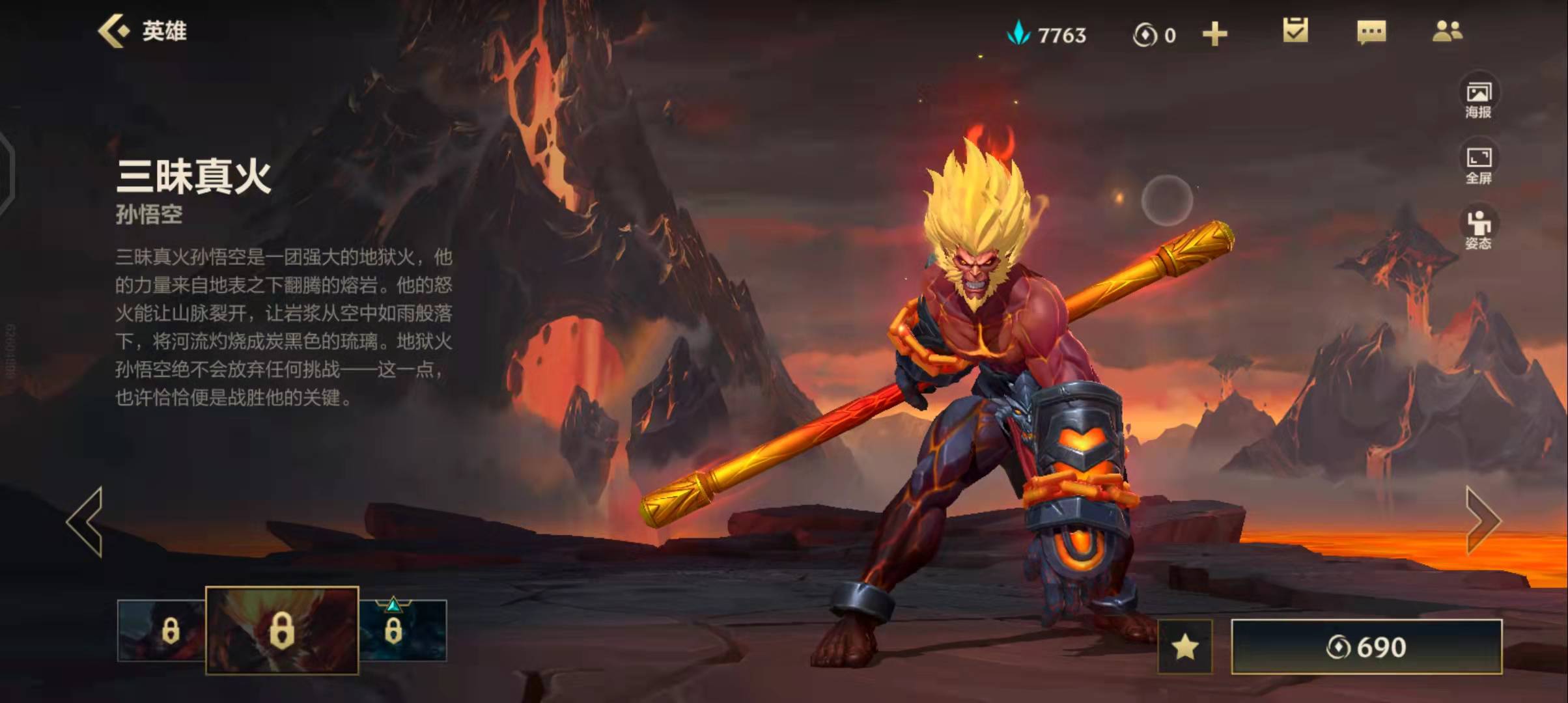Click the plus button to add currency
This screenshot has height=703, width=1568.
tap(1214, 34)
